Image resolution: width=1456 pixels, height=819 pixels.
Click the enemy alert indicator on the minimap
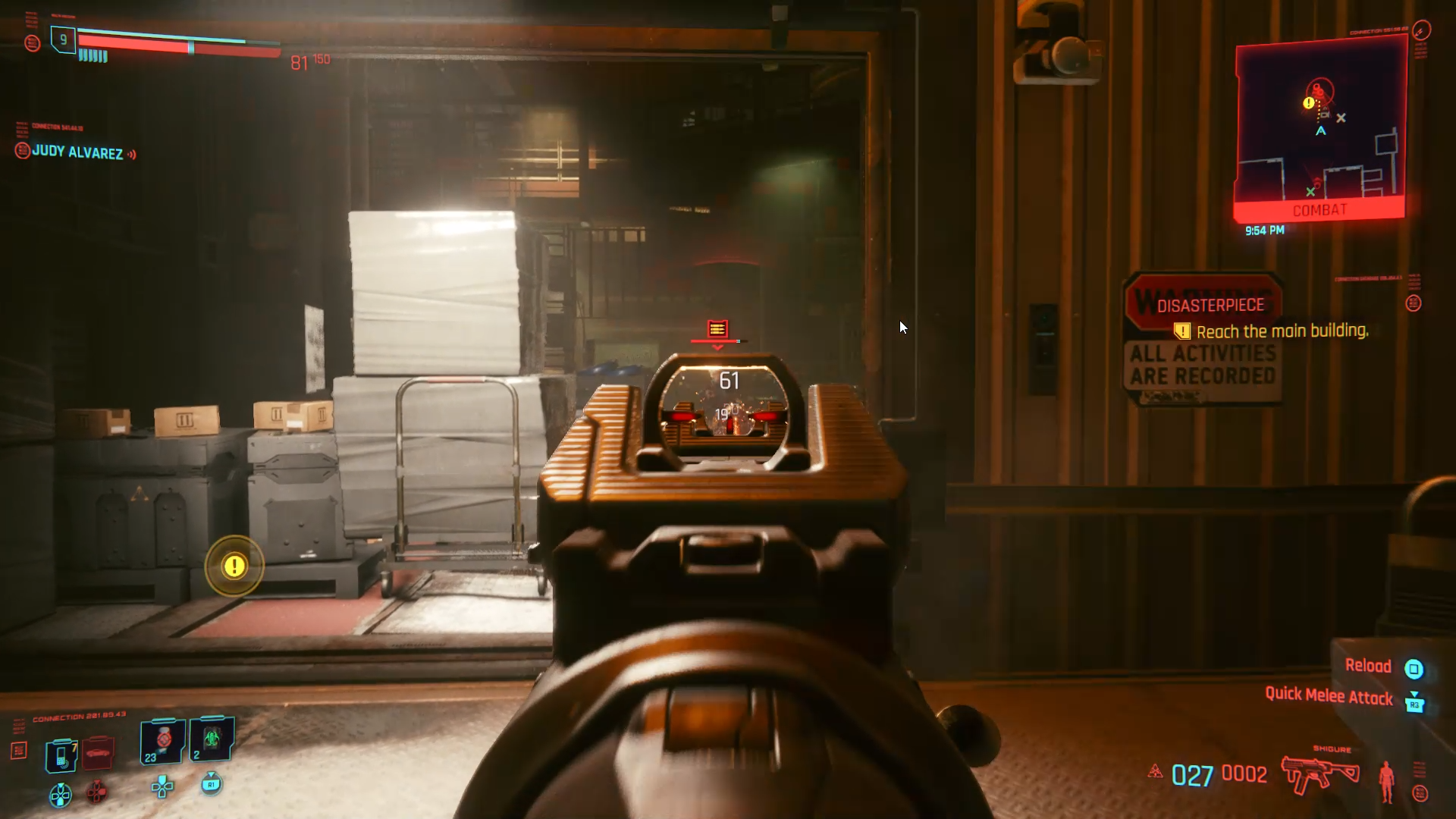[x=1308, y=103]
